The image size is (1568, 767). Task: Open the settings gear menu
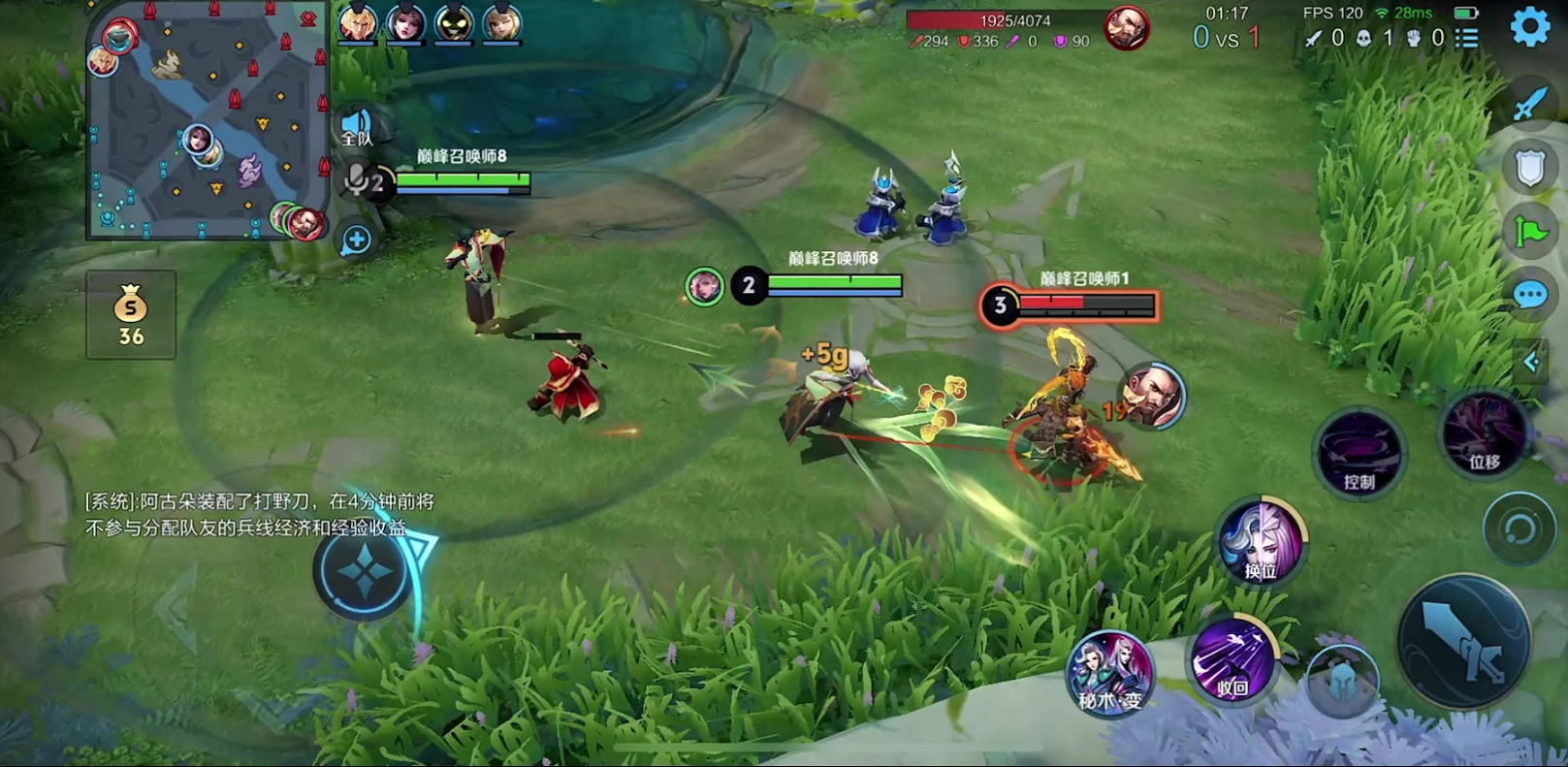coord(1530,27)
